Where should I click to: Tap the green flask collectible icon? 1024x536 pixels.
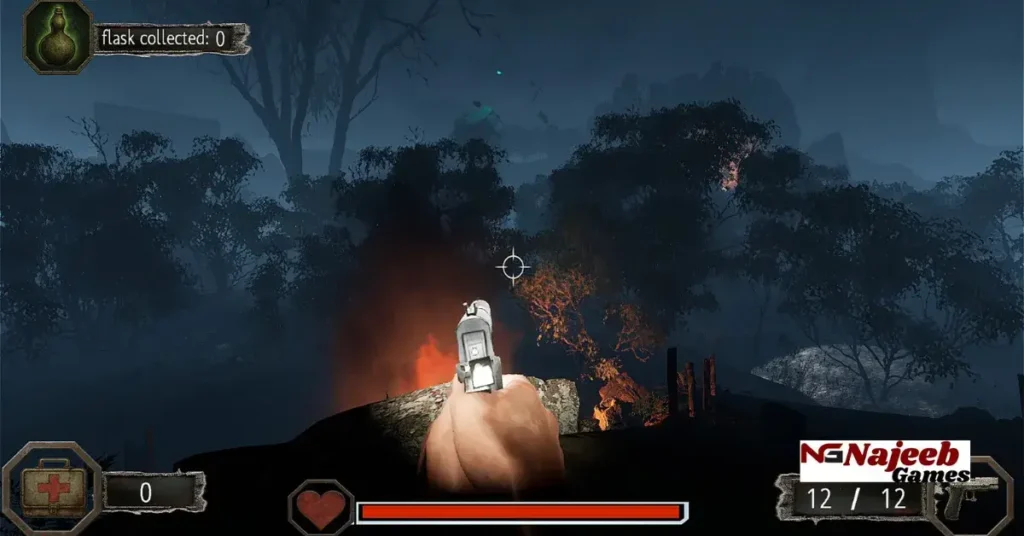pos(58,37)
